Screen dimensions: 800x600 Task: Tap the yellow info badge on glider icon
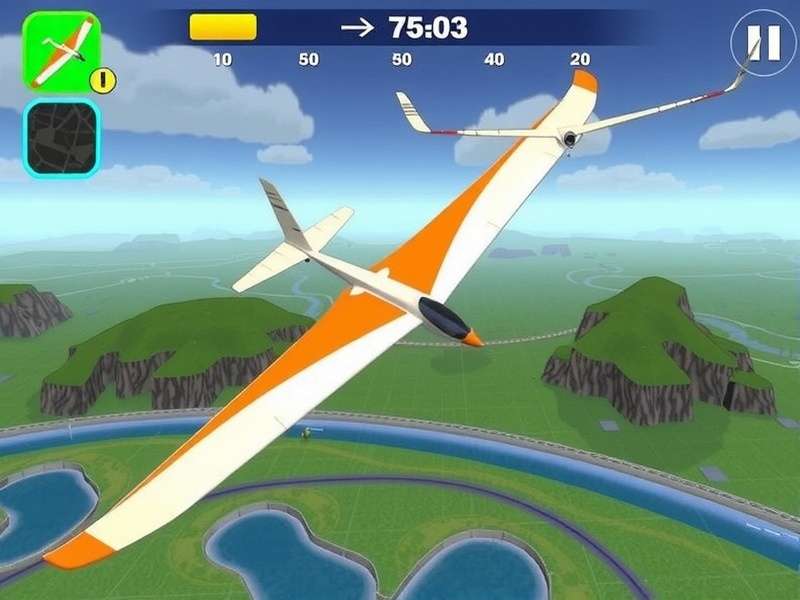[104, 81]
